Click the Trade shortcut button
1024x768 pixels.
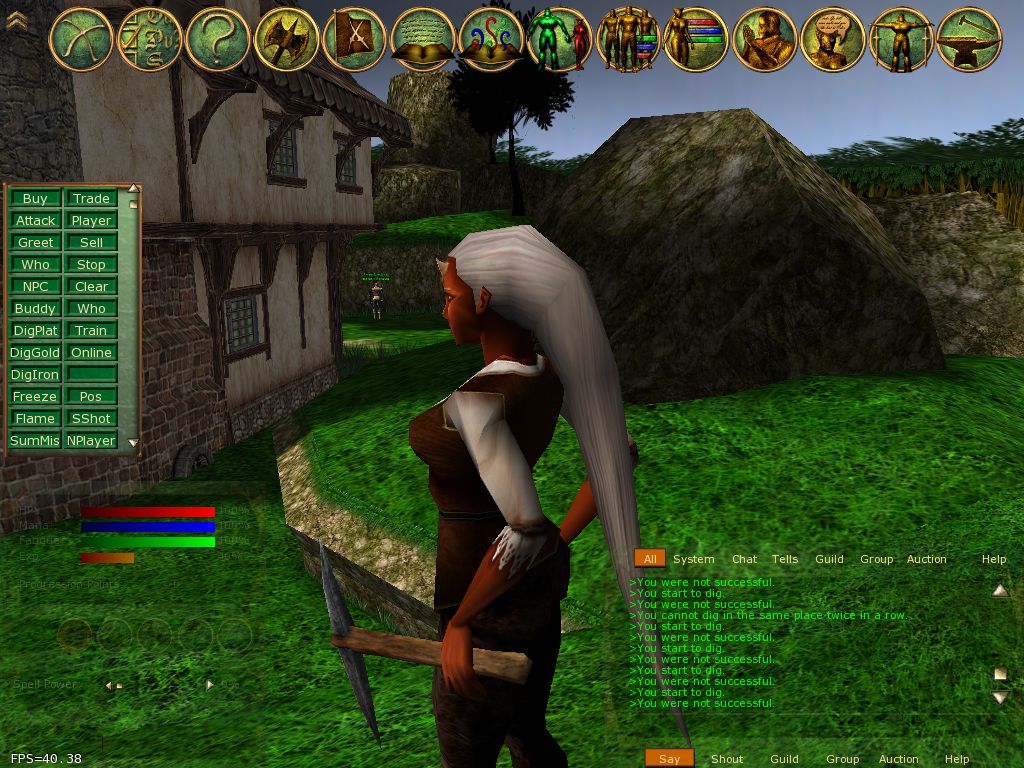point(91,198)
